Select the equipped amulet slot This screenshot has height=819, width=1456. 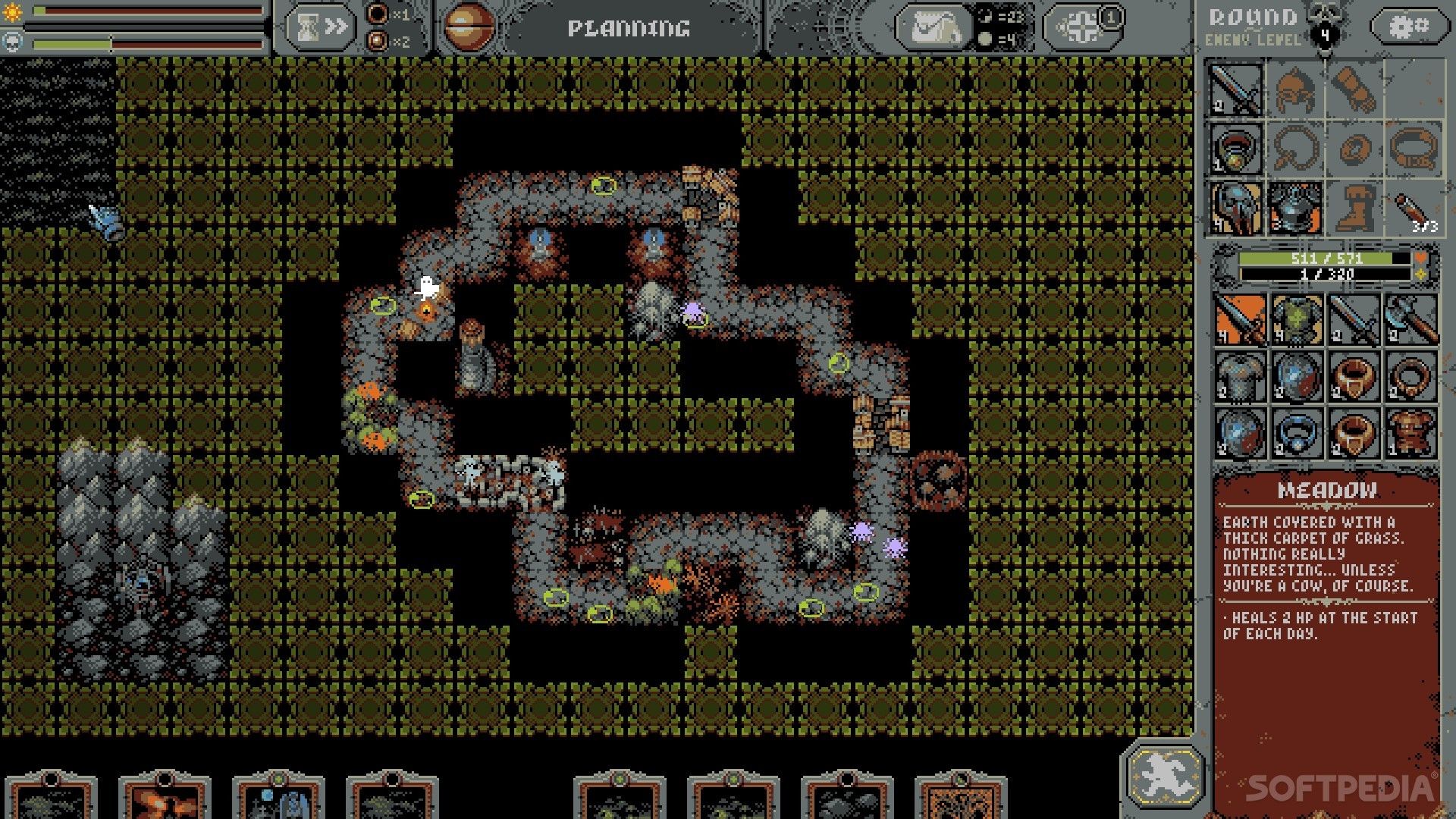tap(1236, 149)
